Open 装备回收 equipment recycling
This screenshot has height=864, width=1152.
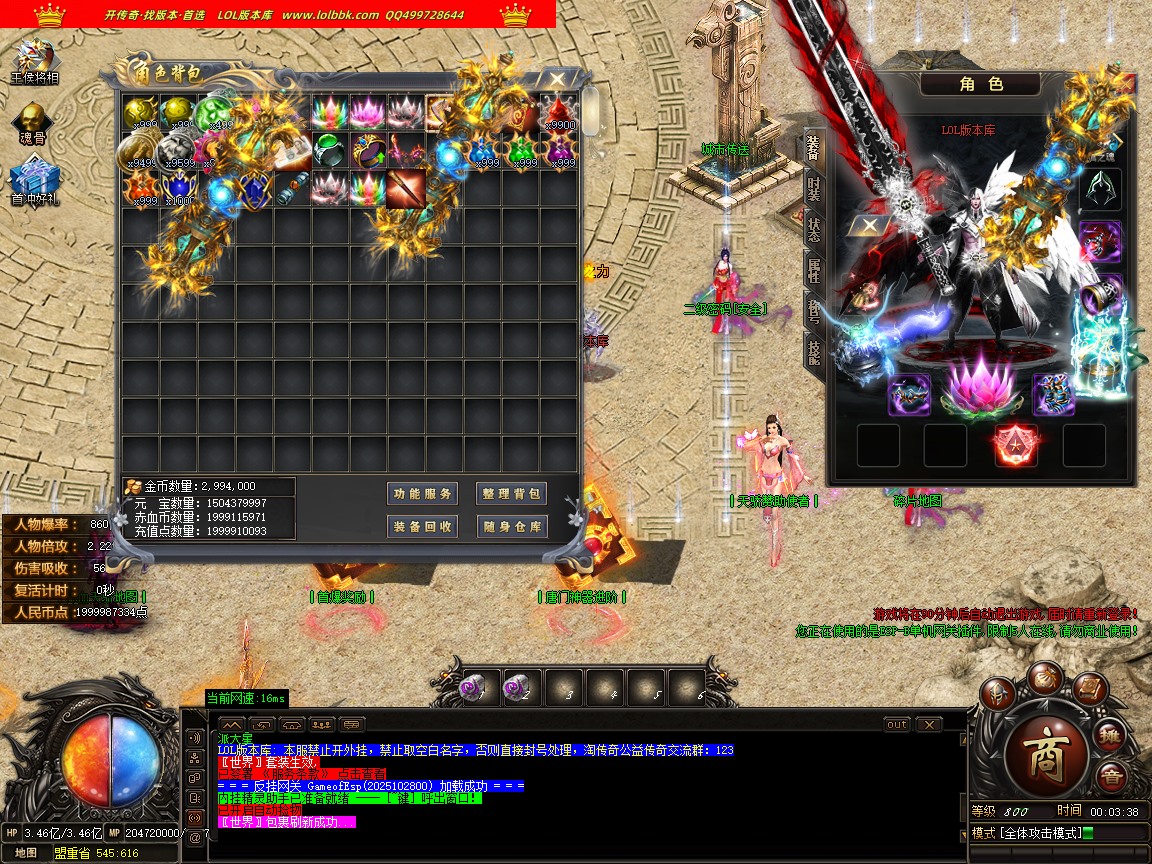(422, 526)
